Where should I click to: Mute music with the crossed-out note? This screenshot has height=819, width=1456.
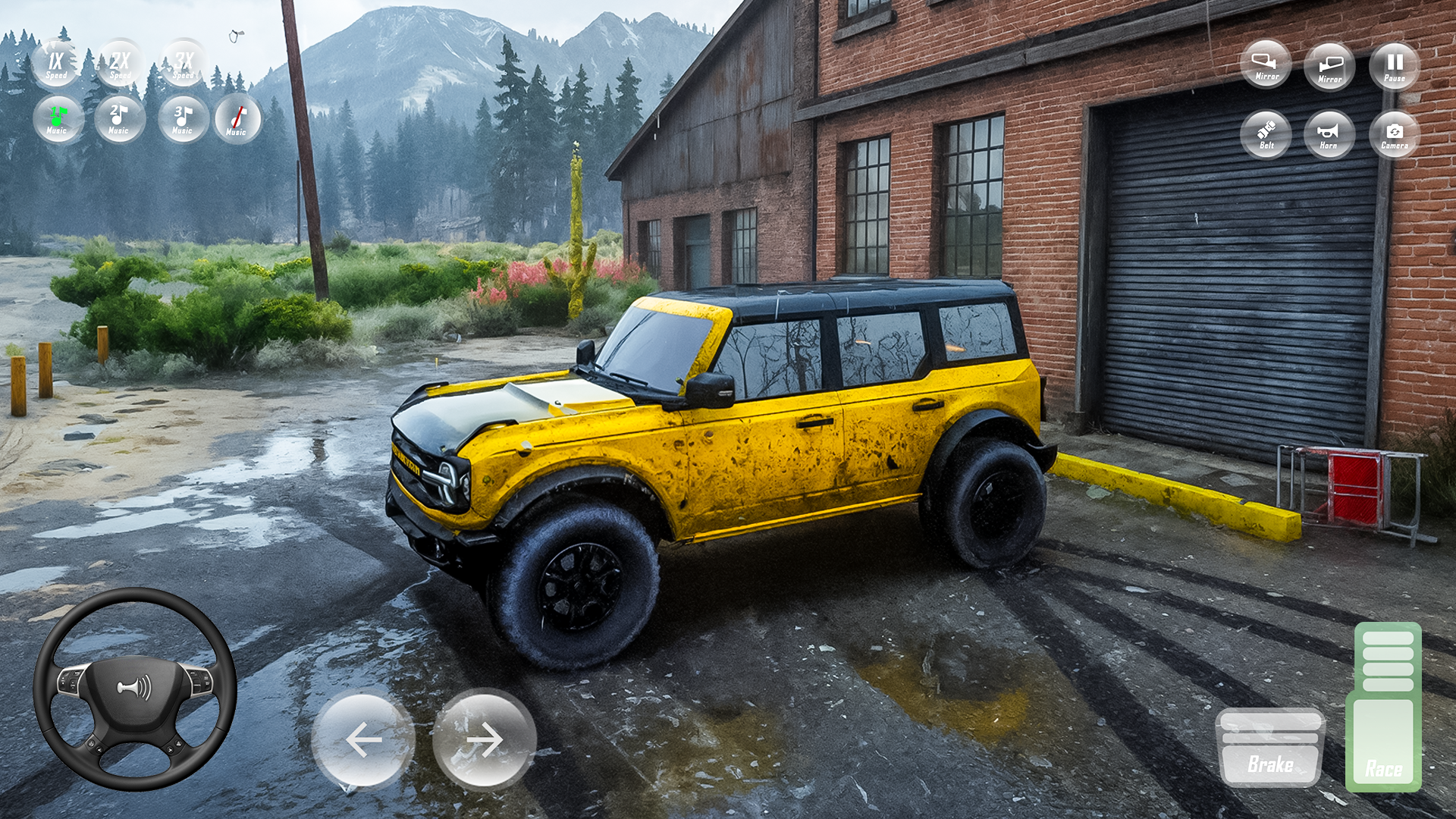[237, 119]
